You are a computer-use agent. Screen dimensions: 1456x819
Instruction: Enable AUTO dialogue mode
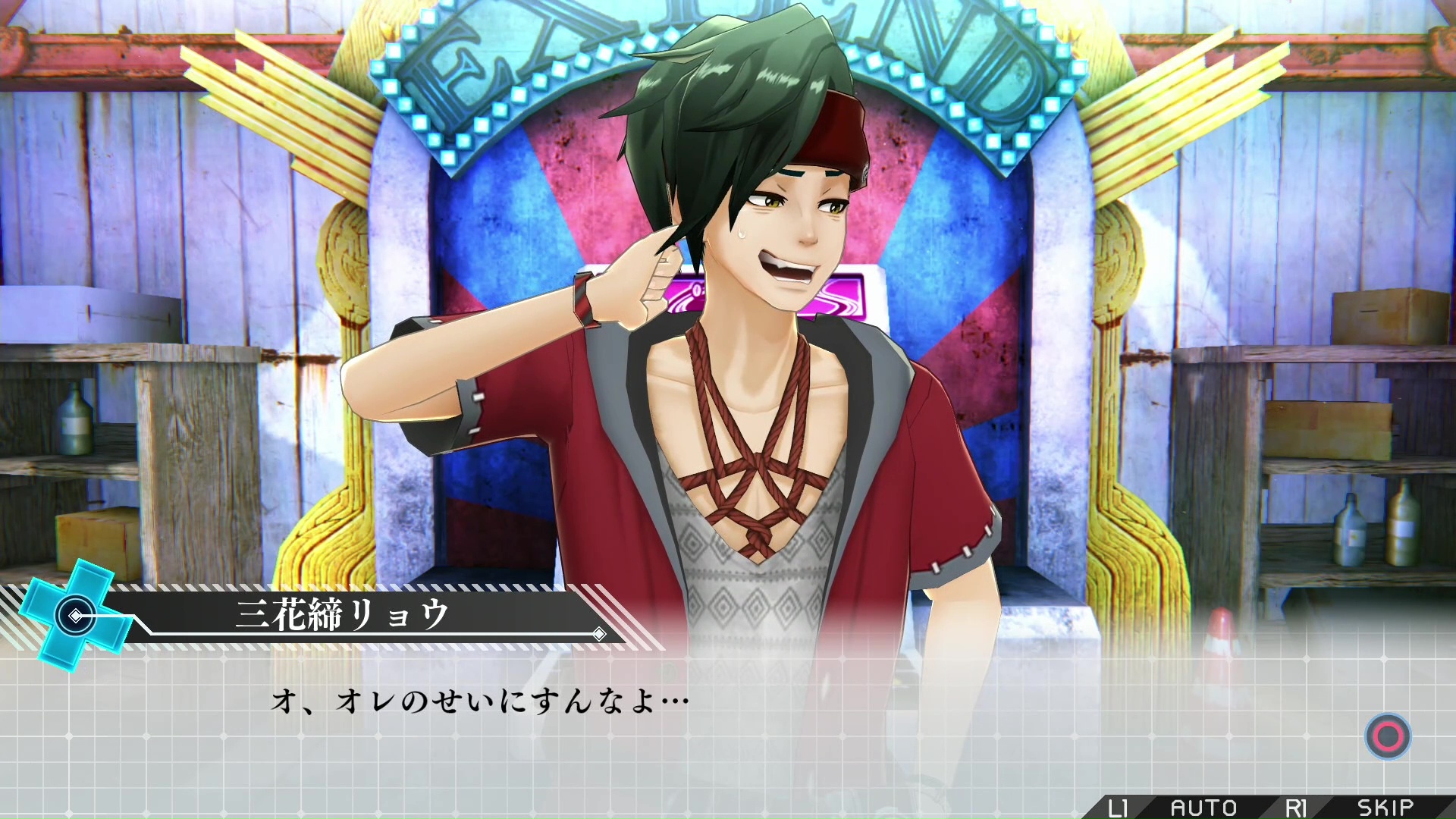[x=1203, y=808]
